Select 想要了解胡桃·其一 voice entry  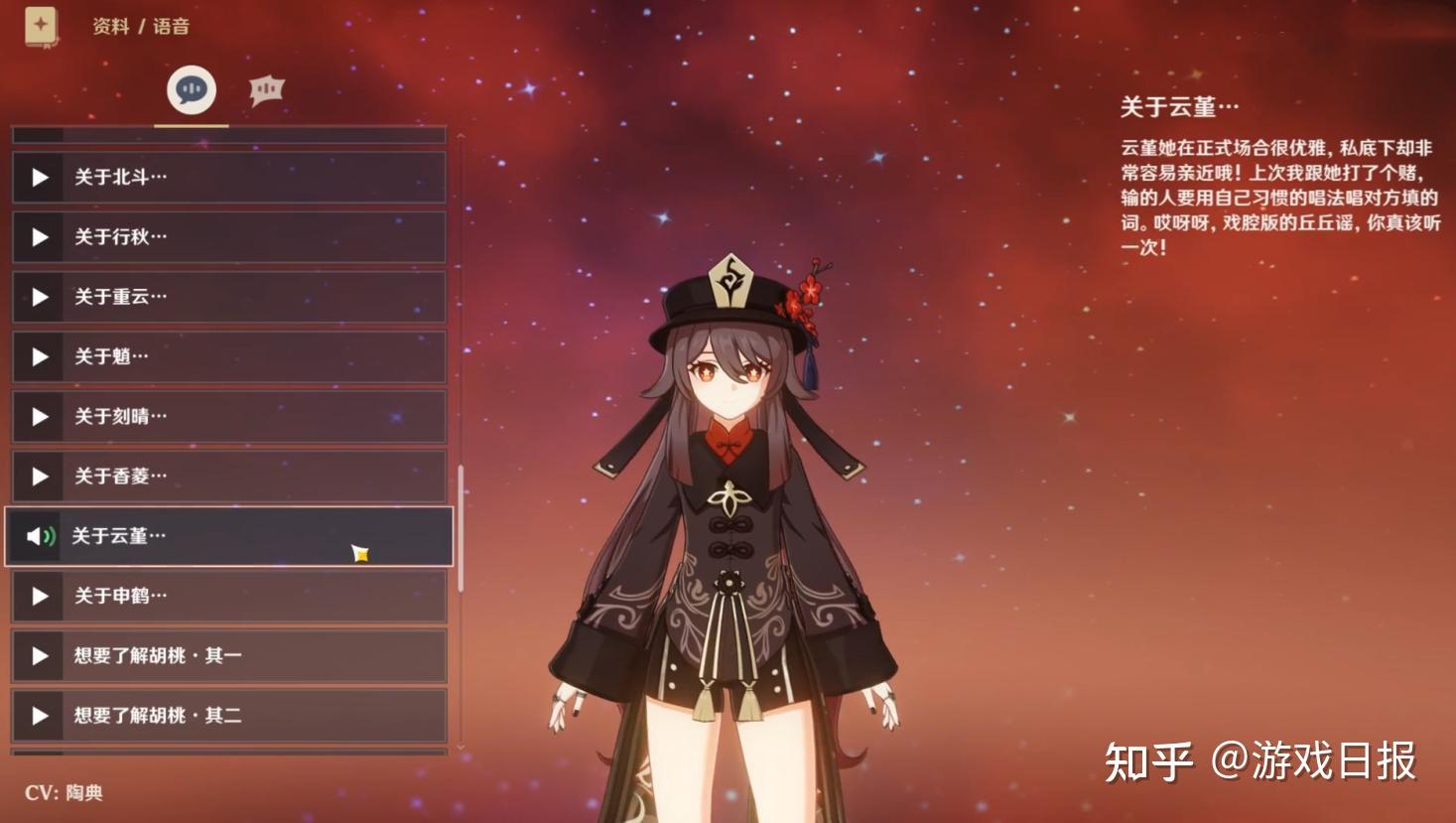point(228,655)
